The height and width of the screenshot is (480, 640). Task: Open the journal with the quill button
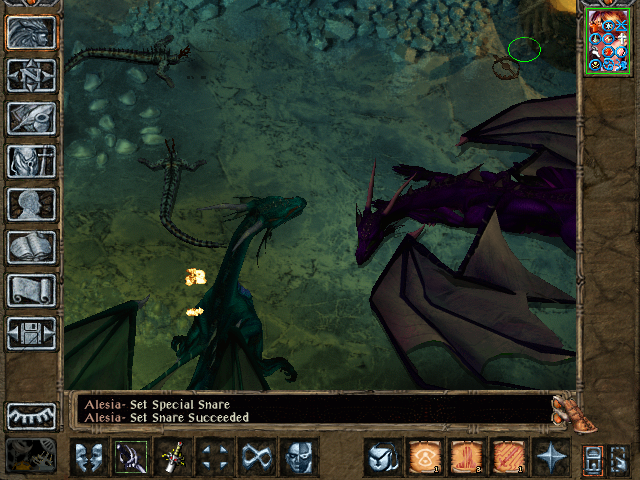coord(31,119)
